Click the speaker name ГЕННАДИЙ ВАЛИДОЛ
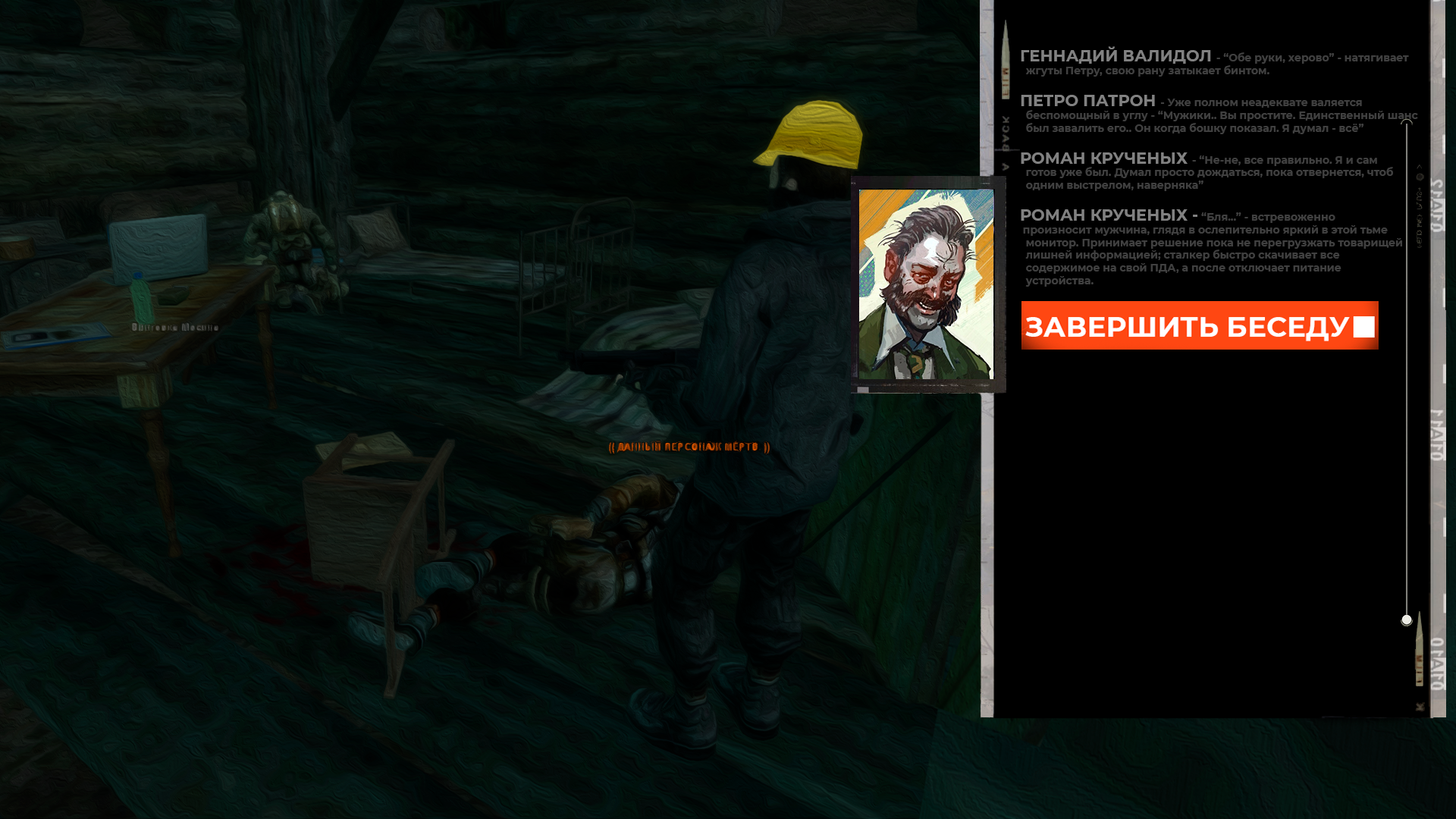The width and height of the screenshot is (1456, 819). [1098, 55]
